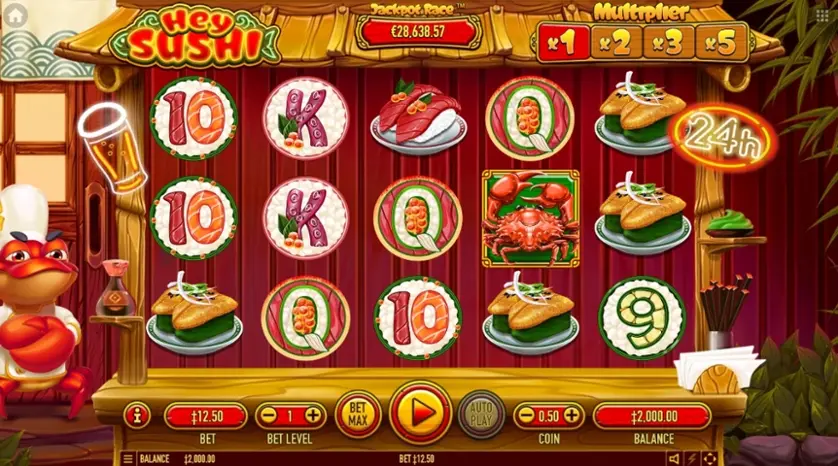This screenshot has width=838, height=466.
Task: Activate Auto Play
Action: click(481, 414)
